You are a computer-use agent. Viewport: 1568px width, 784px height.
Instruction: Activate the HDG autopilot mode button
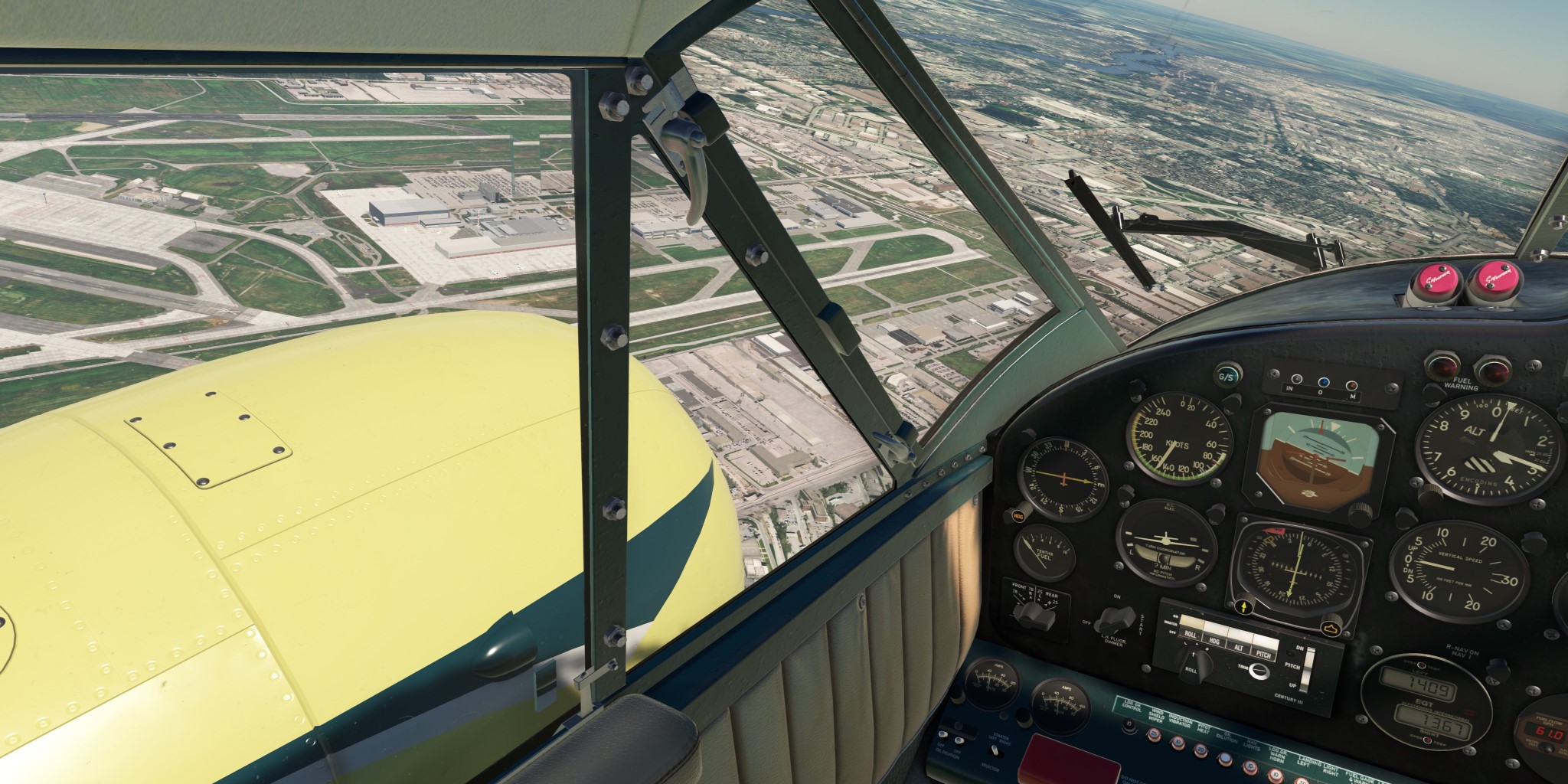1214,639
